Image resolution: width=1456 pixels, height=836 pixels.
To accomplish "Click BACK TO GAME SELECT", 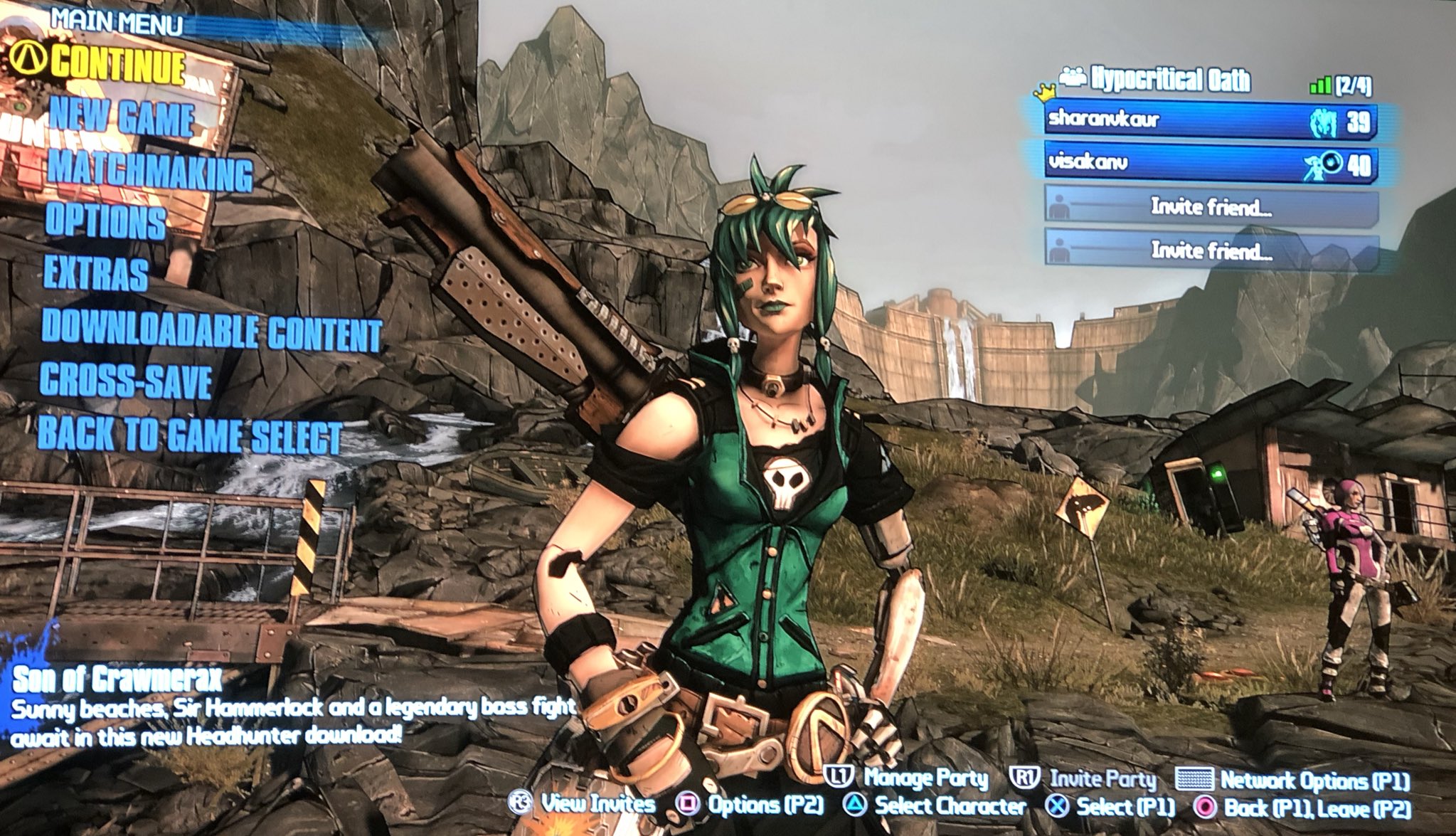I will [x=190, y=432].
